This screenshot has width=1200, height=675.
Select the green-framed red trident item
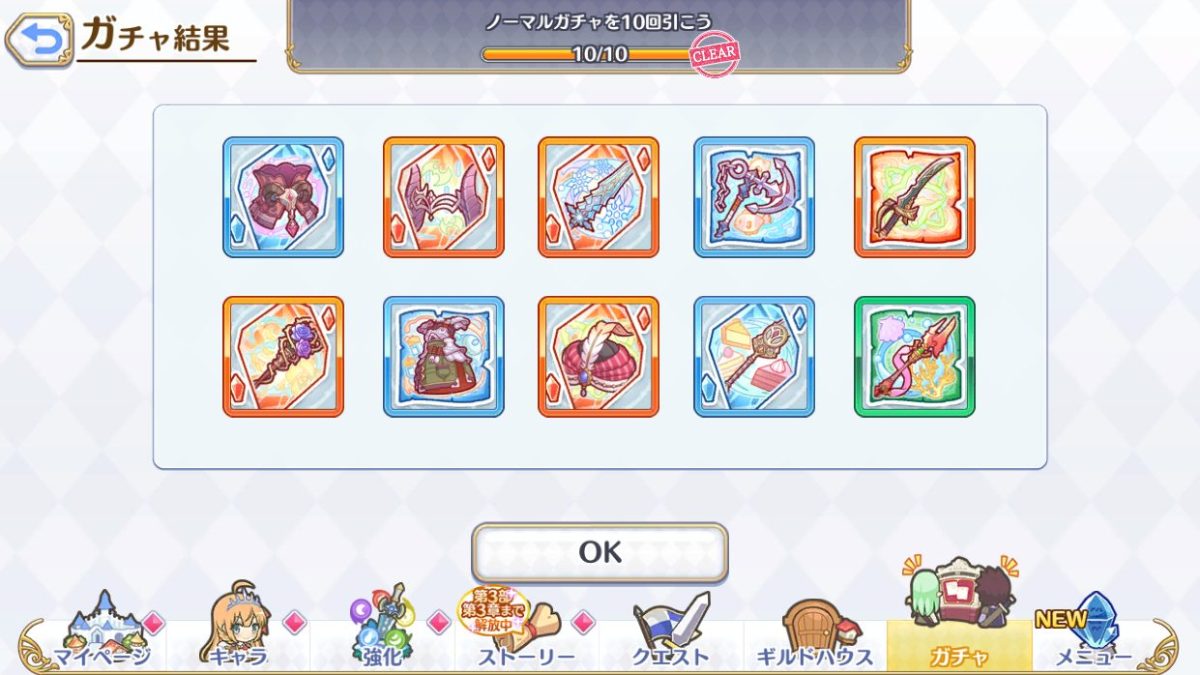click(x=914, y=356)
